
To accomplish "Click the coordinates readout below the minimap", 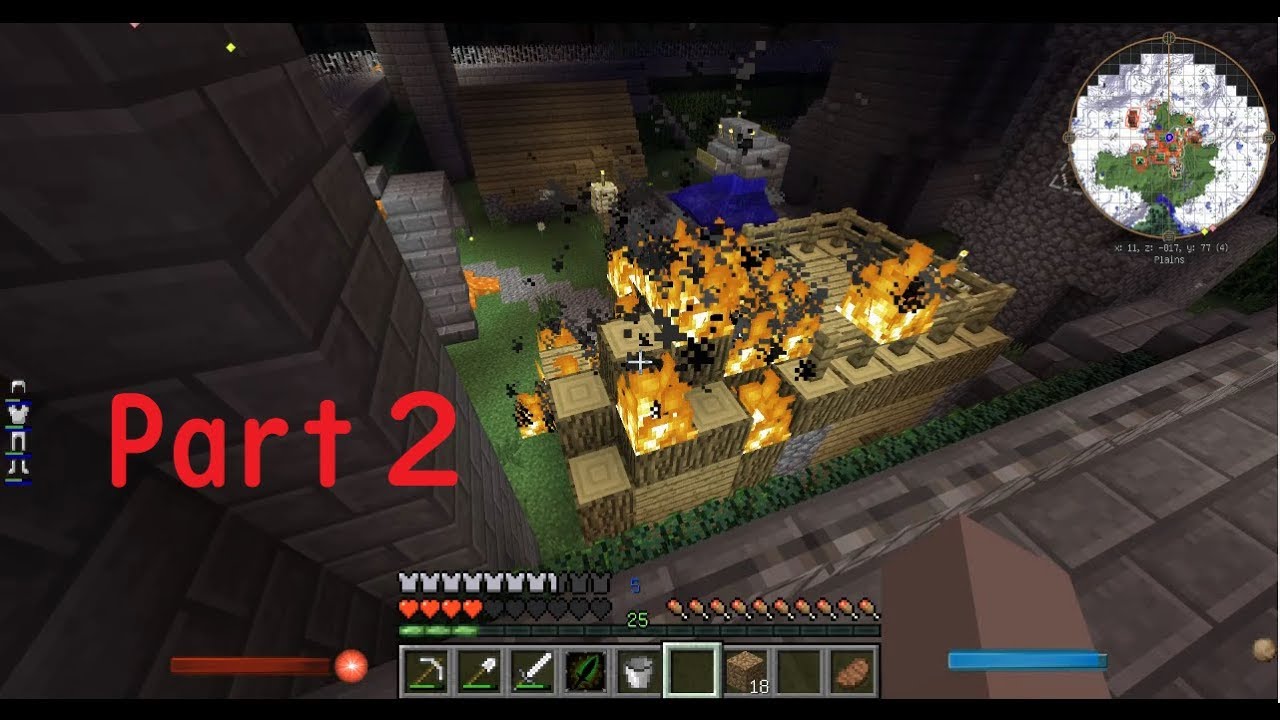I will pyautogui.click(x=1169, y=248).
